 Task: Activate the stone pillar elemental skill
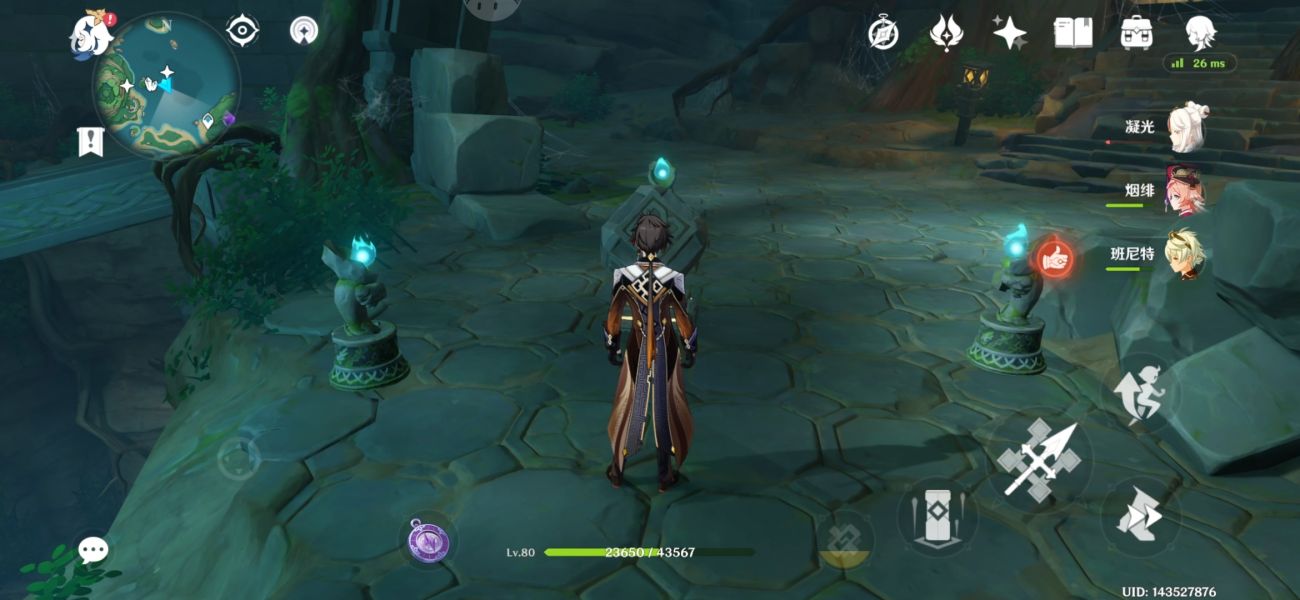click(x=937, y=517)
